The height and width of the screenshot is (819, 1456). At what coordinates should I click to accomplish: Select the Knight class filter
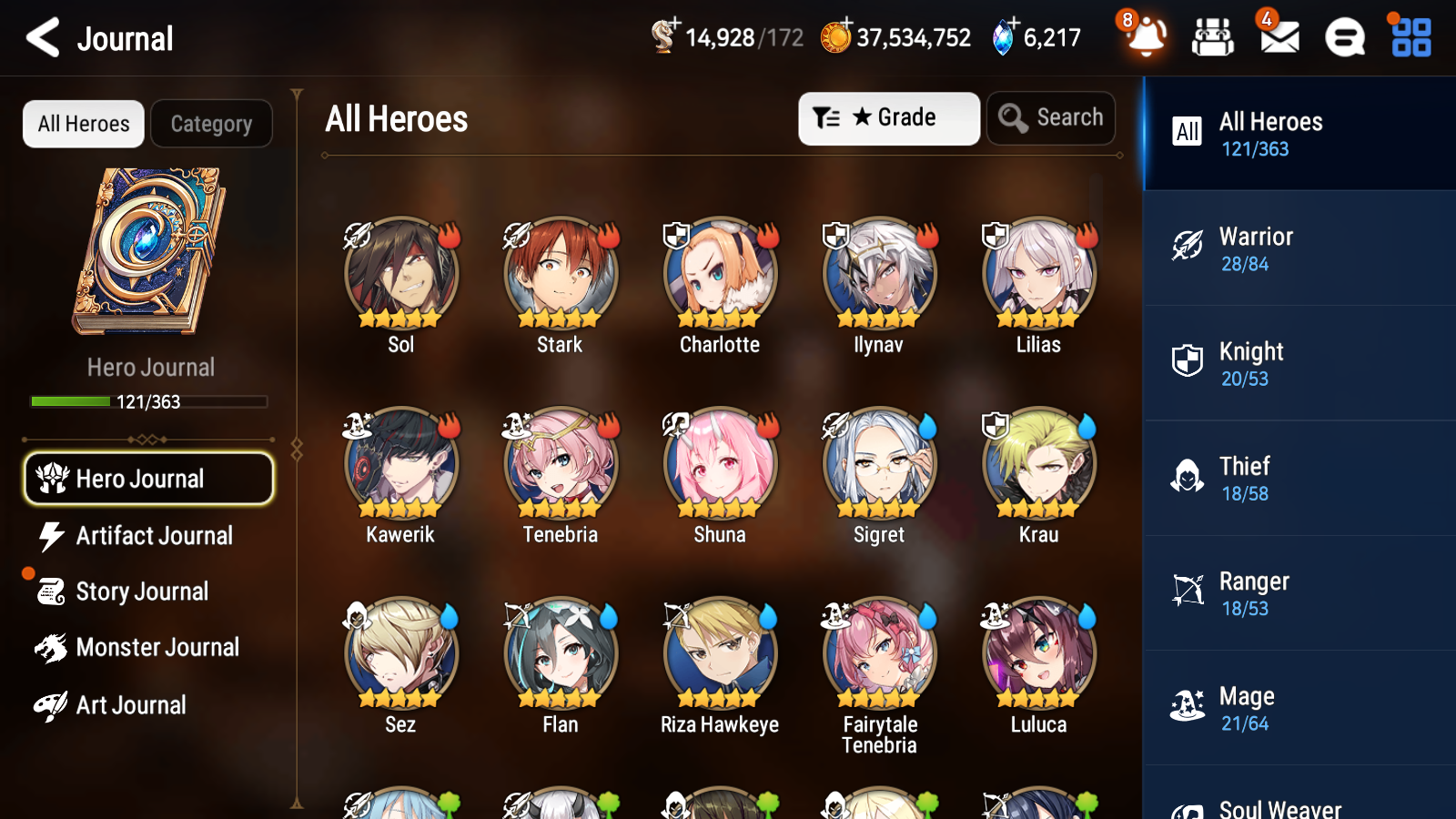tap(1299, 363)
